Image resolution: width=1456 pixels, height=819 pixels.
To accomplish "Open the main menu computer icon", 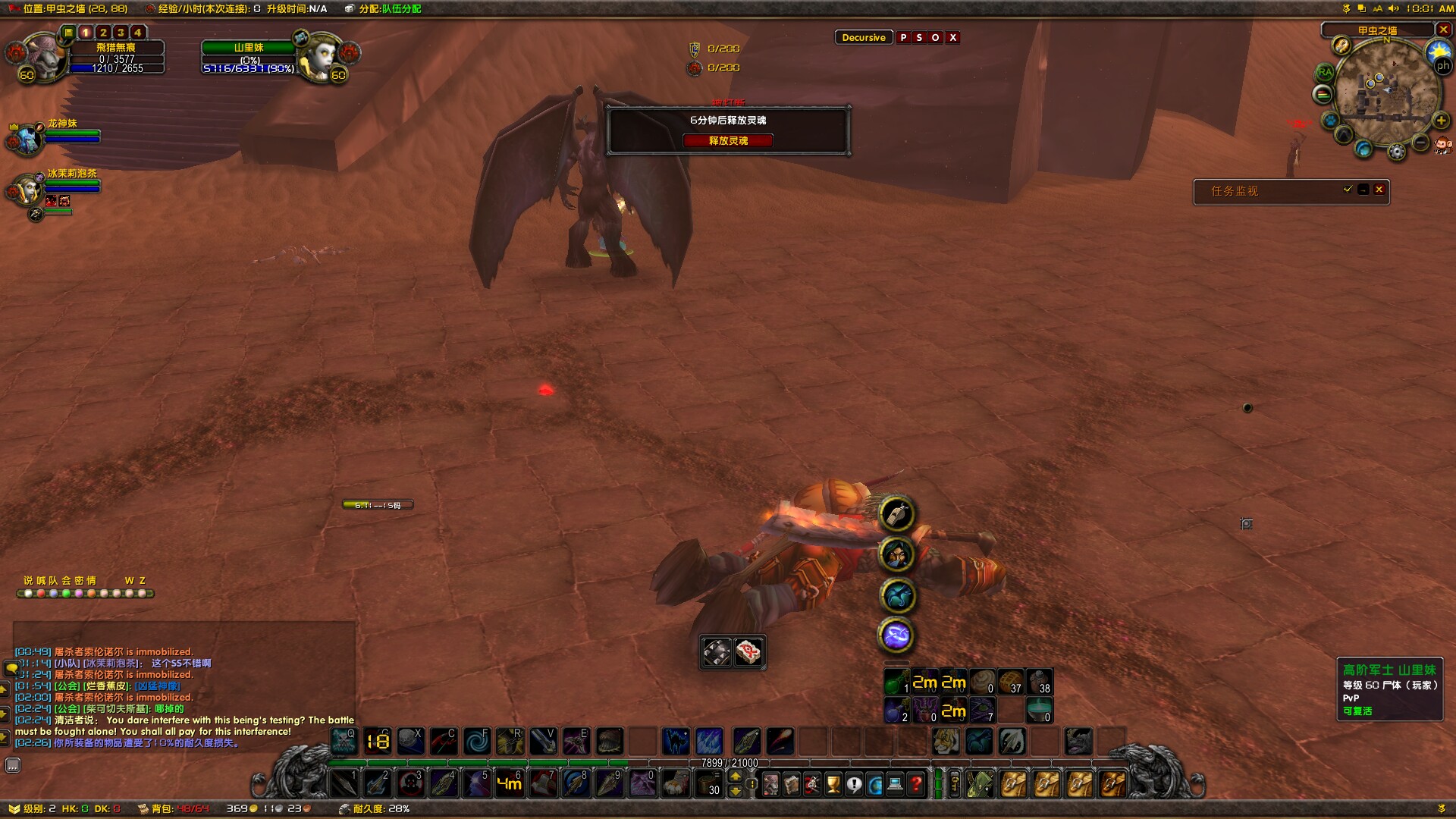I will pyautogui.click(x=895, y=784).
